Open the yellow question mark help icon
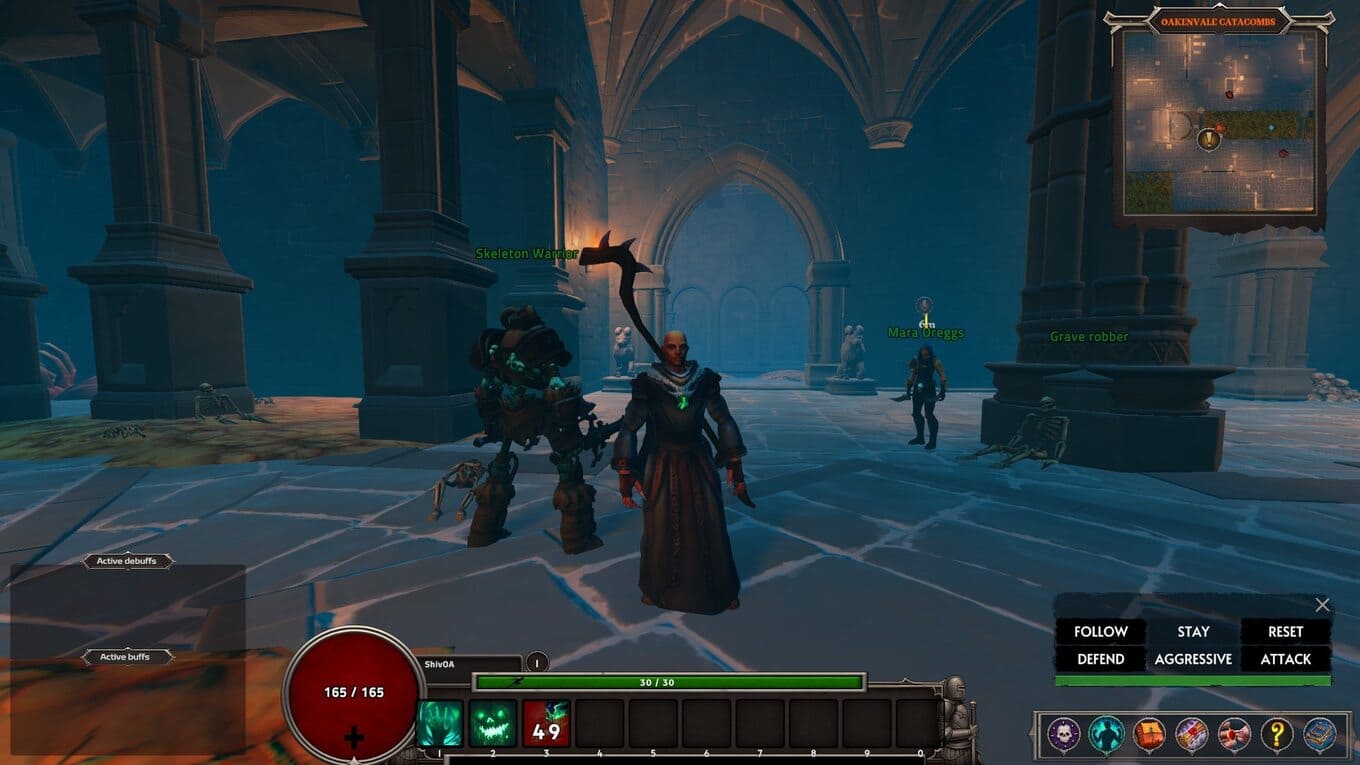 (x=1277, y=735)
